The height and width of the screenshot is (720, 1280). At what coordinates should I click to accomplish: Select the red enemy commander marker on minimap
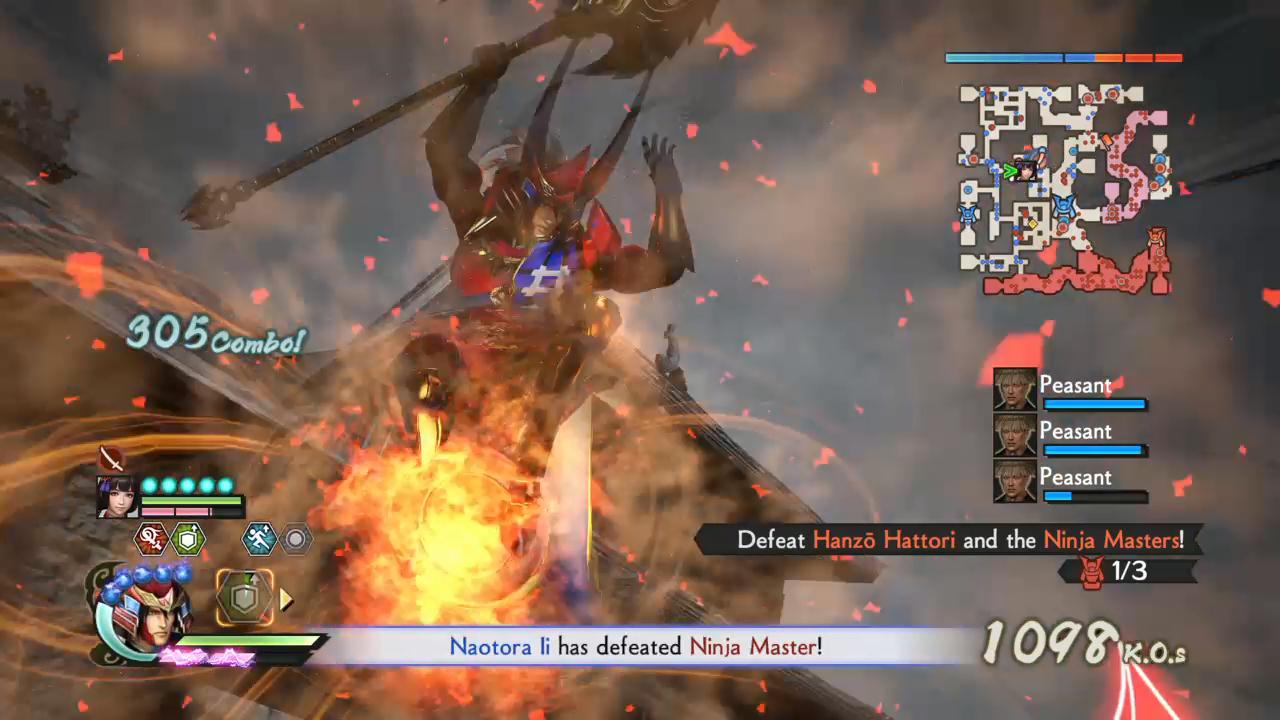click(x=1157, y=240)
